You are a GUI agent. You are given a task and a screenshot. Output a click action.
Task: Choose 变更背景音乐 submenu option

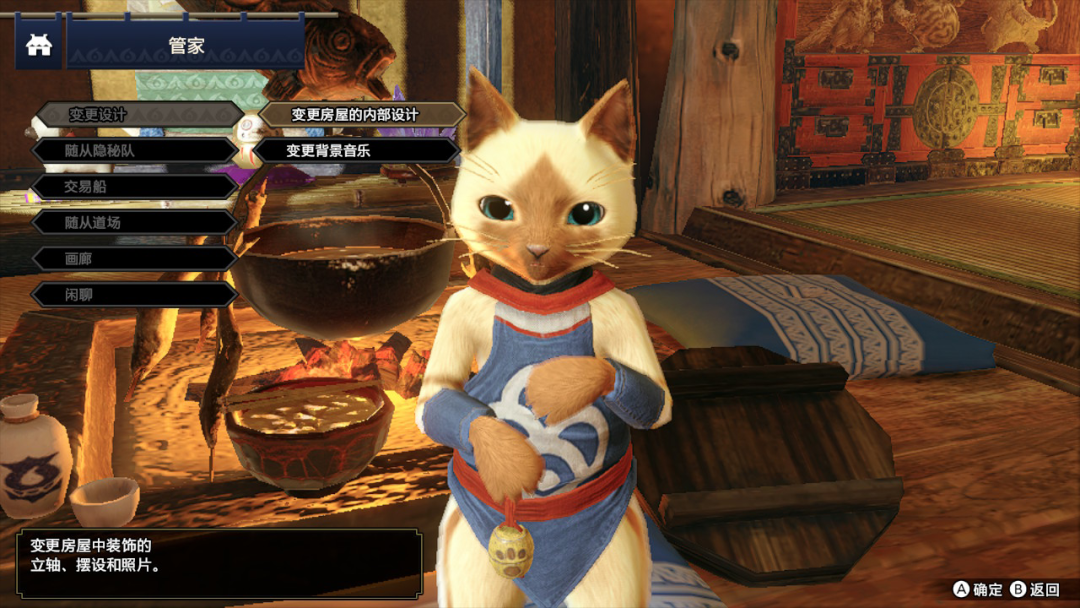[x=356, y=151]
